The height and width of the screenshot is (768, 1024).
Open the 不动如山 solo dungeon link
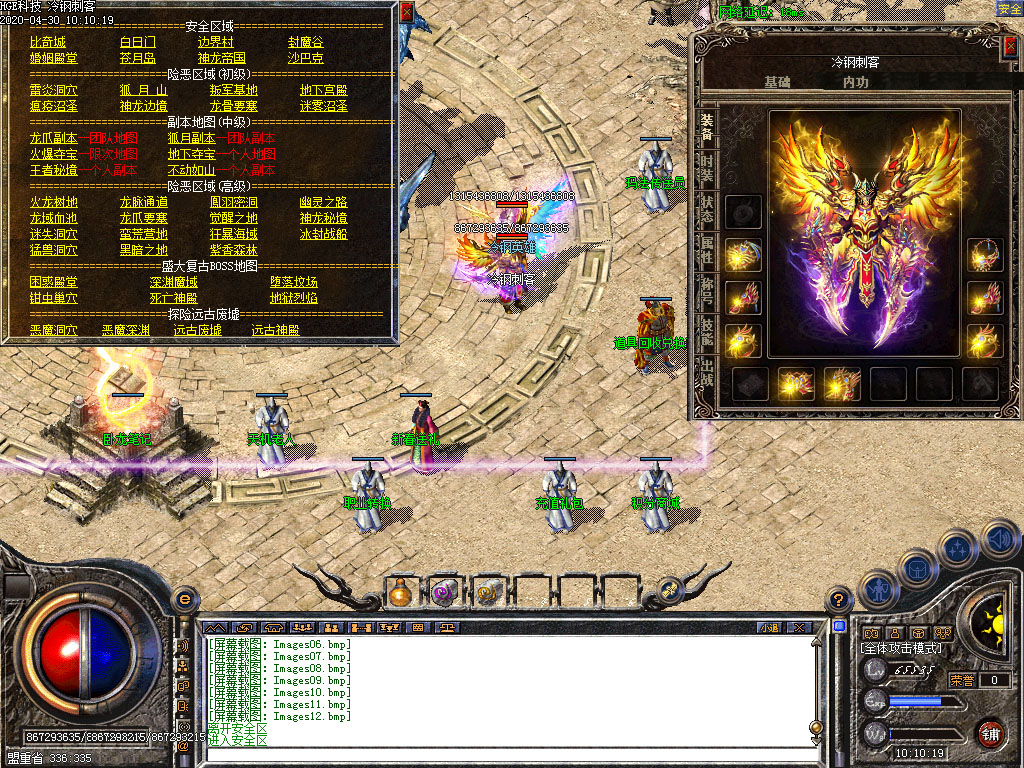pyautogui.click(x=191, y=170)
